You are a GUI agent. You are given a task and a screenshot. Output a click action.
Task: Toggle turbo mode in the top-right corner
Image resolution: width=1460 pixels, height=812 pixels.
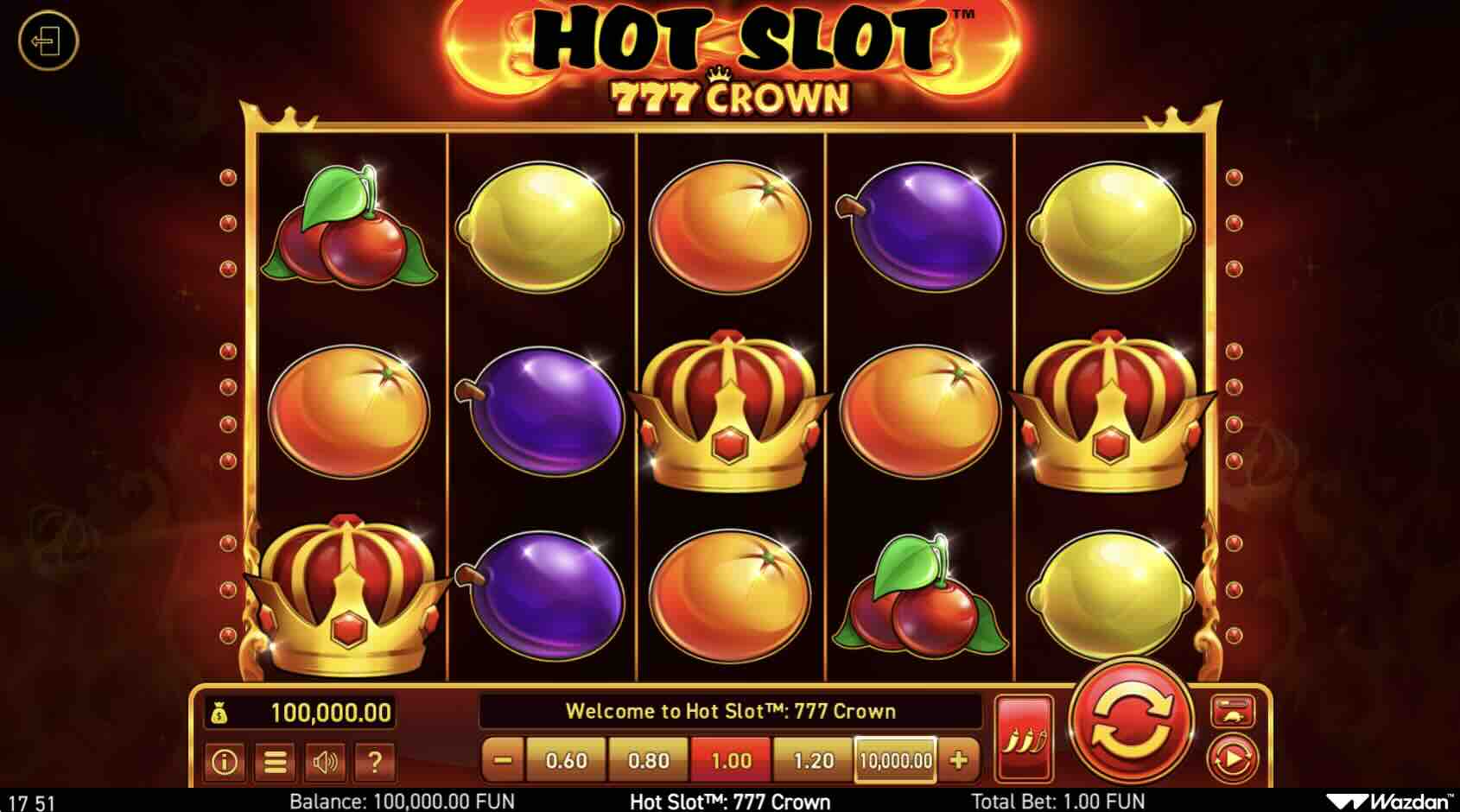(1235, 711)
